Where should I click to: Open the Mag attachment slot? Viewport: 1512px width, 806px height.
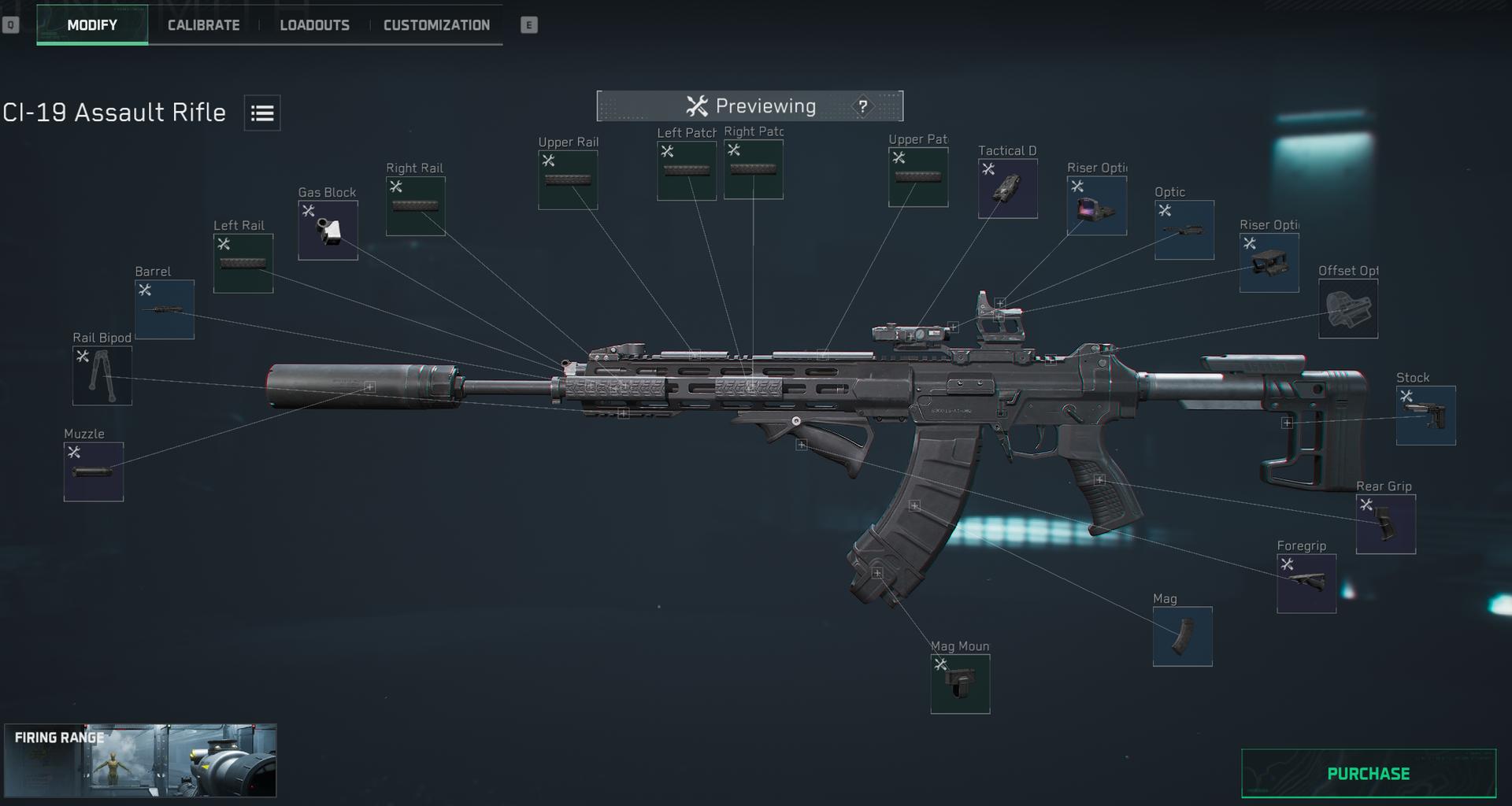[1183, 636]
